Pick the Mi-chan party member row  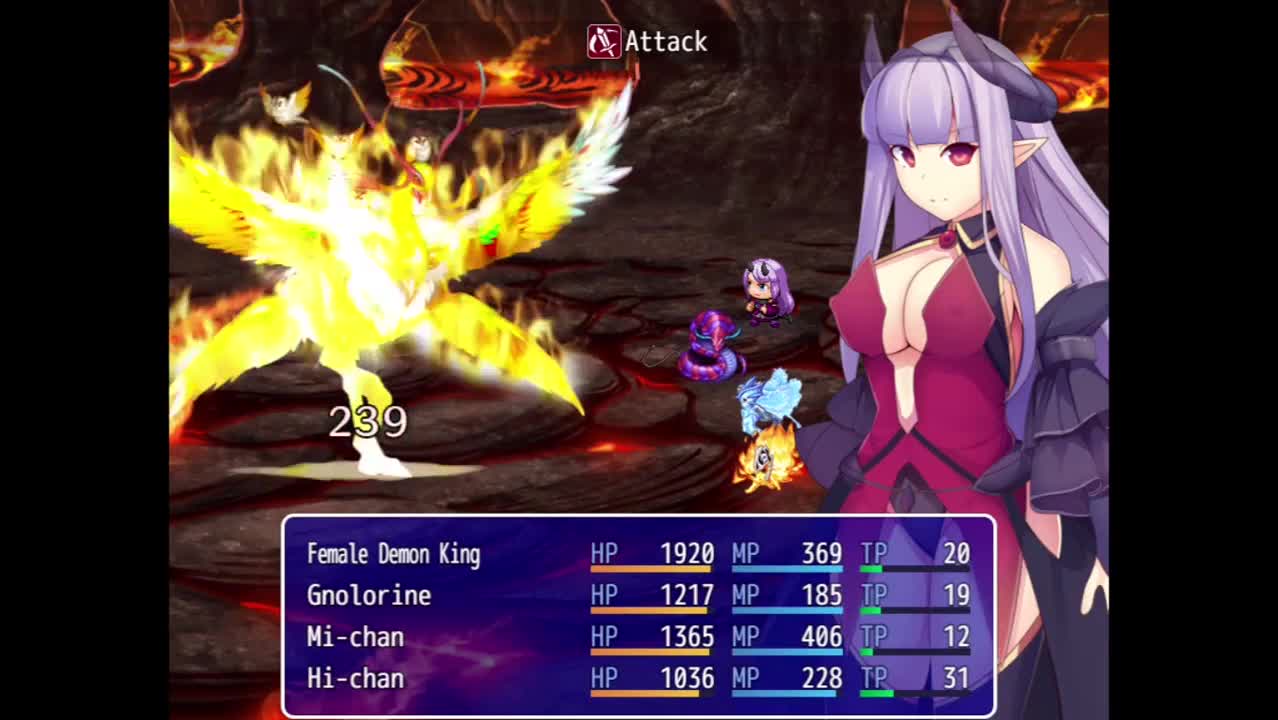(x=355, y=638)
